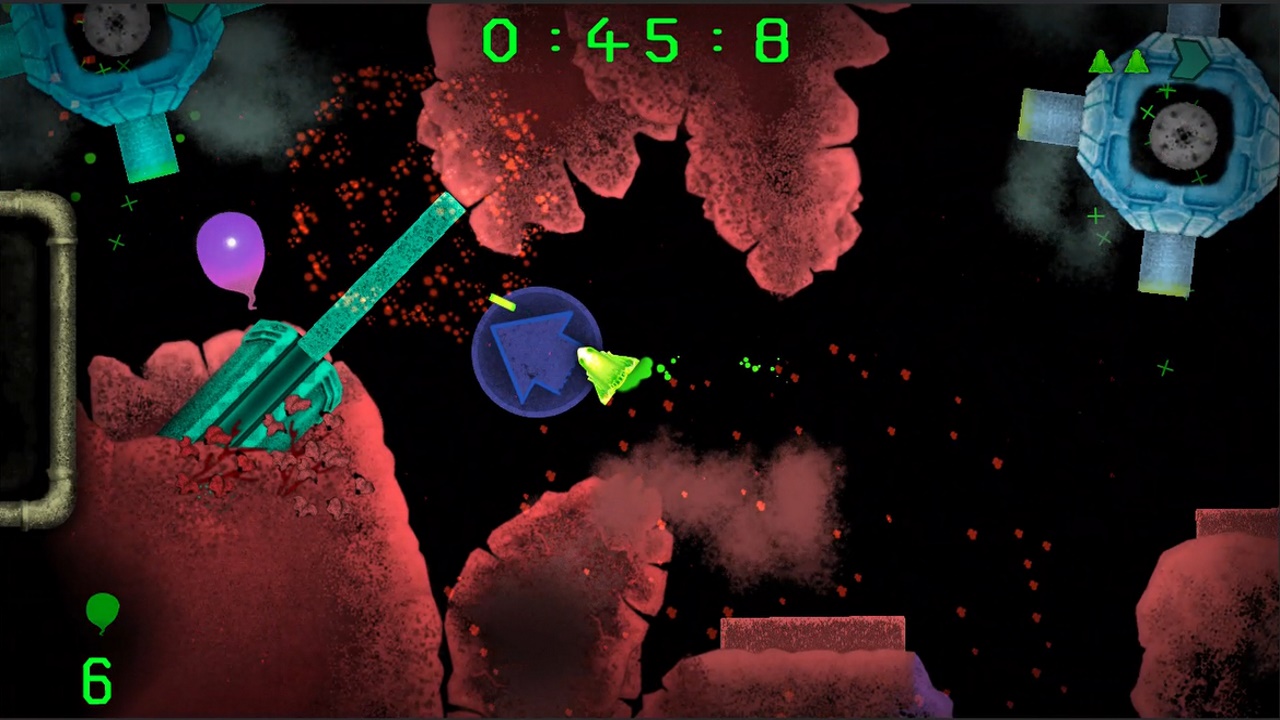
Task: Click the green chevron atop the right station
Action: point(1190,58)
